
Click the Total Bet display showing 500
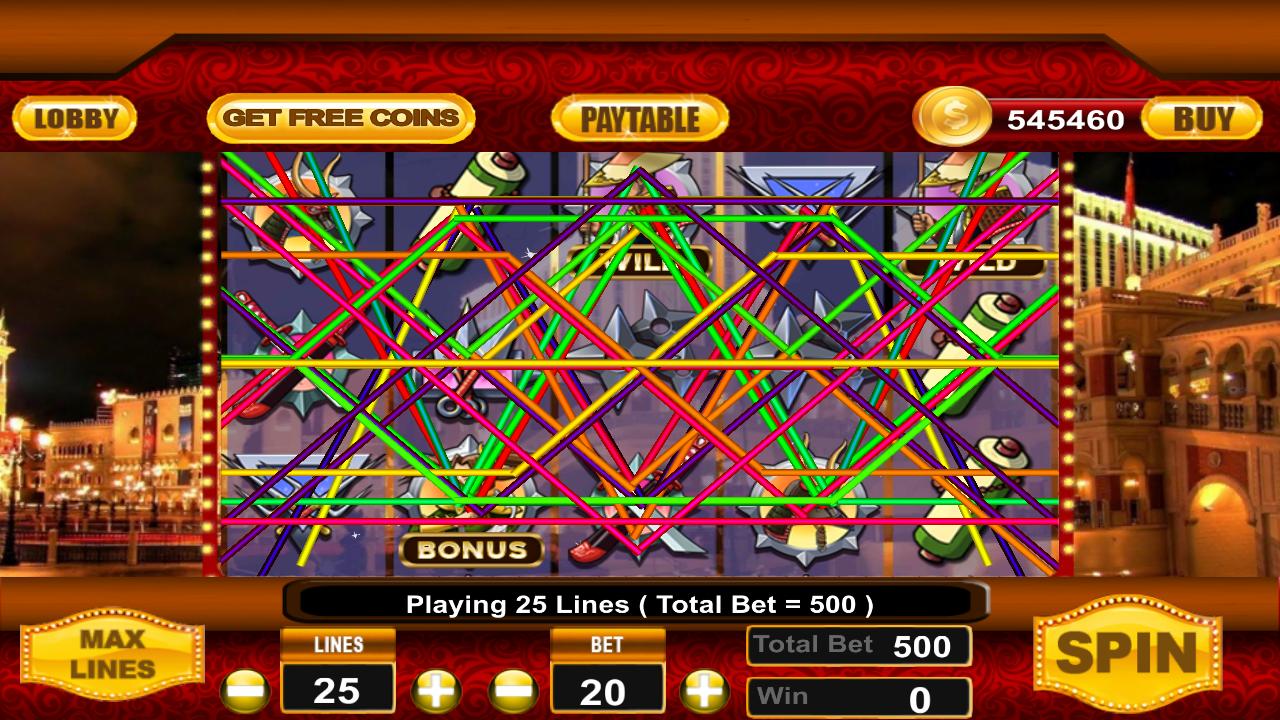coord(858,645)
